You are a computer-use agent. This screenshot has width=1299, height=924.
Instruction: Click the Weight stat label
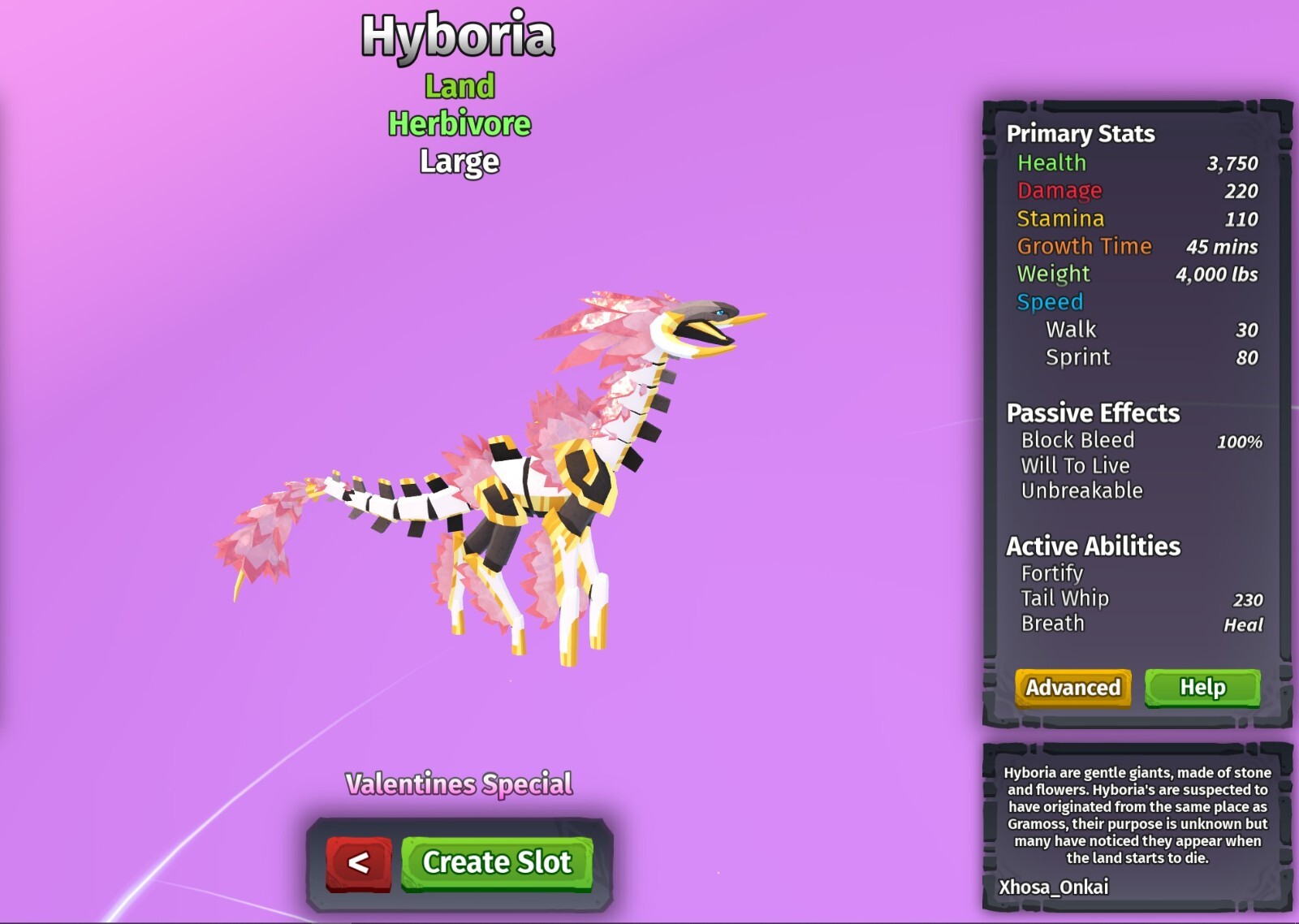click(1051, 274)
